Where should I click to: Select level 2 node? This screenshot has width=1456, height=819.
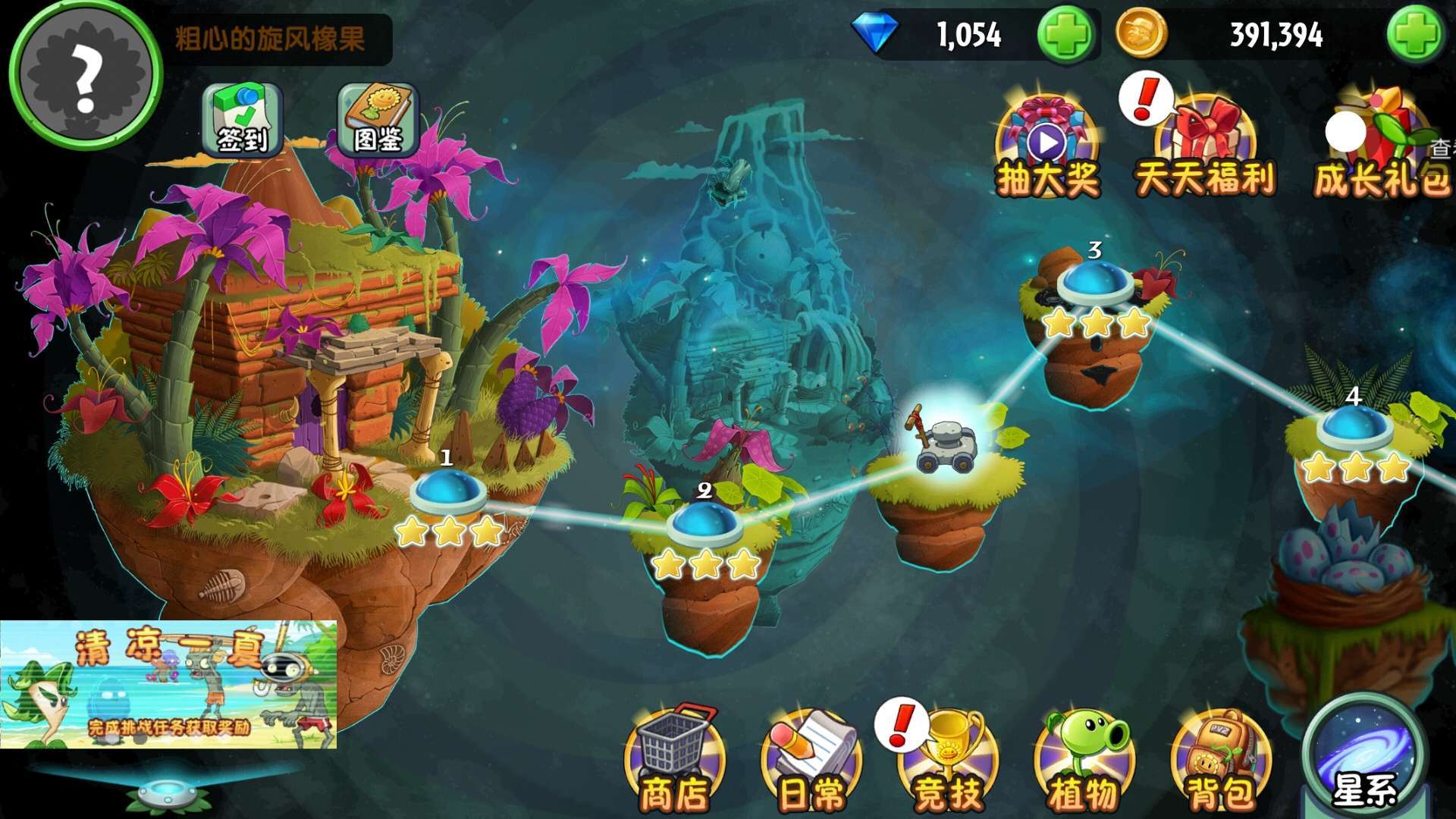[x=705, y=523]
